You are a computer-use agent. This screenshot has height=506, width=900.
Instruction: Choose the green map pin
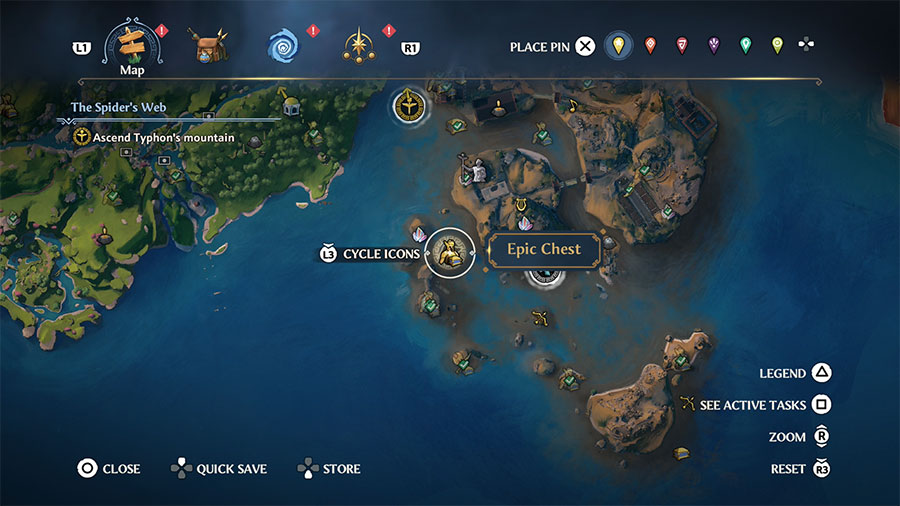coord(745,45)
